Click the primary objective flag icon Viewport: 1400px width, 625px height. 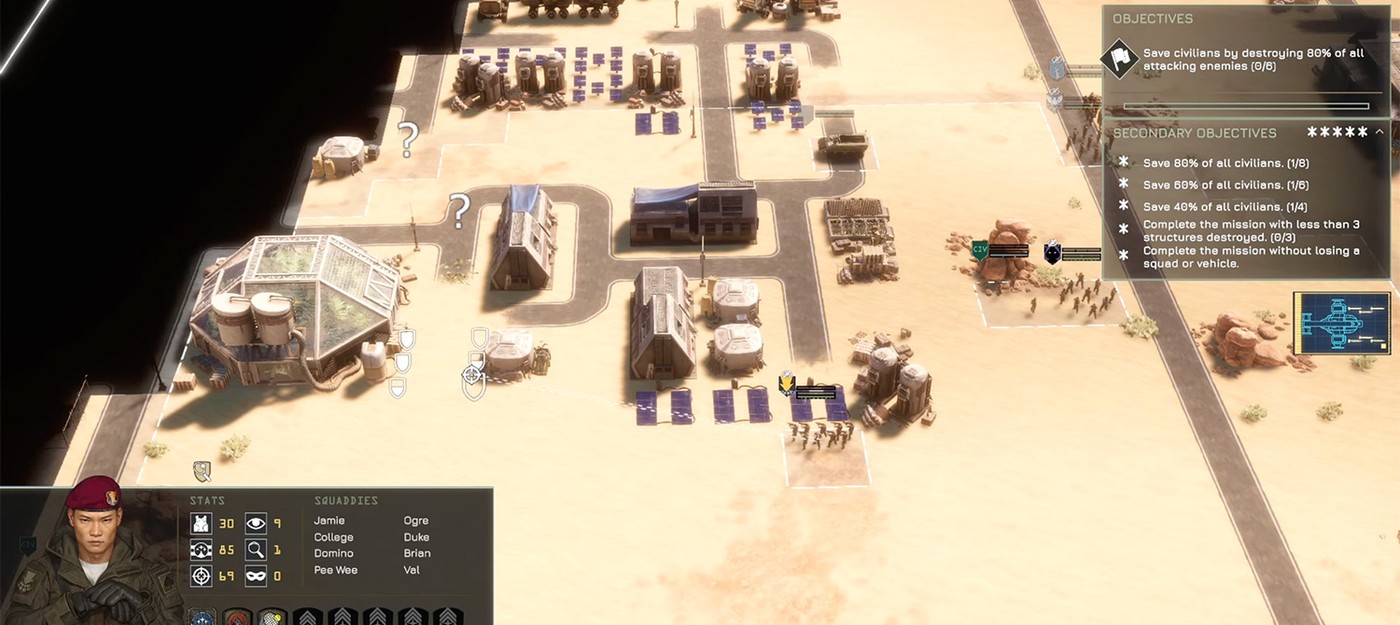(x=1119, y=58)
